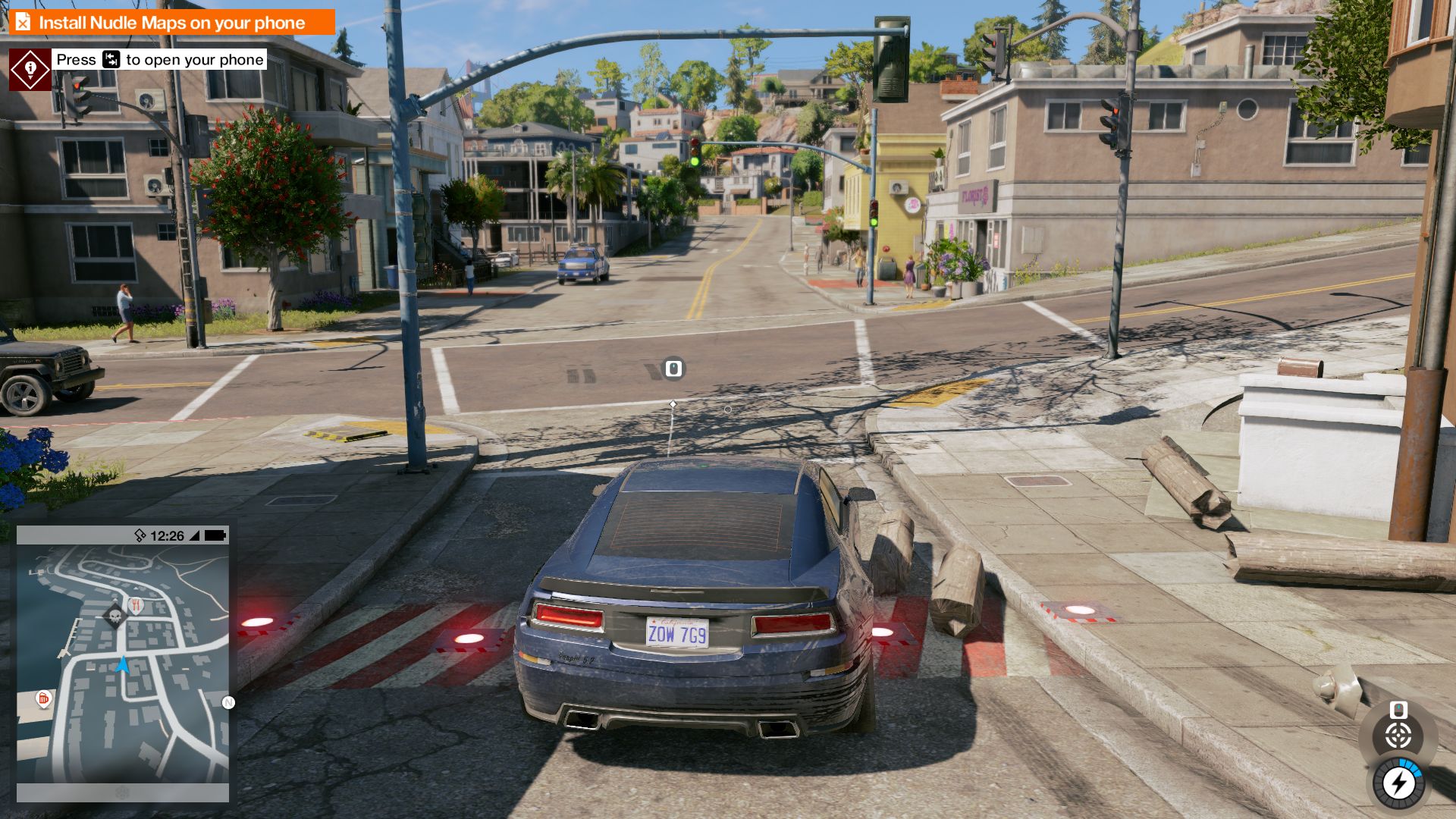Choose the restaurant fork-and-knife map marker
Image resolution: width=1456 pixels, height=819 pixels.
point(136,605)
